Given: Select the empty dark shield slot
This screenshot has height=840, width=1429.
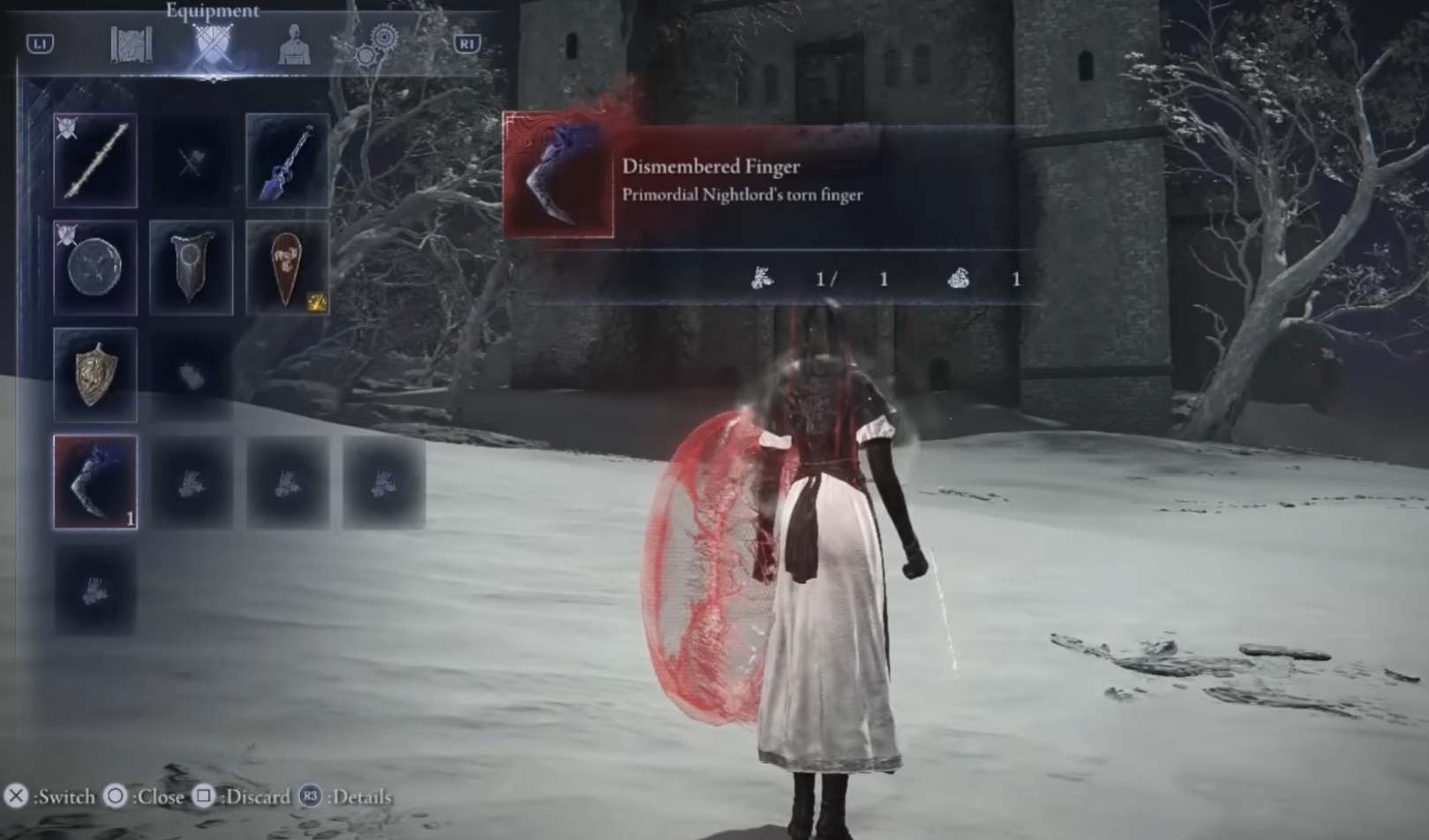Looking at the screenshot, I should point(192,373).
